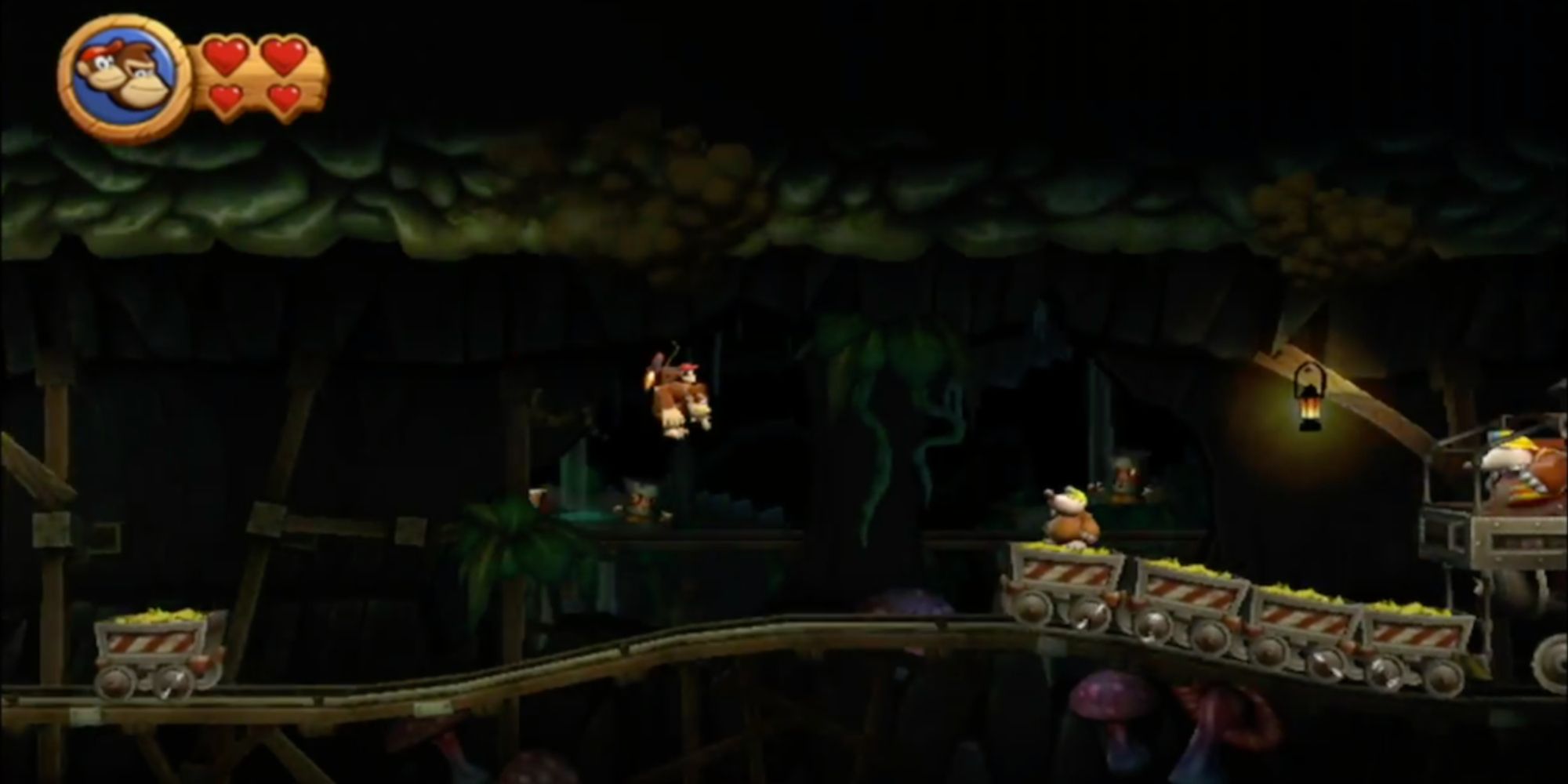Select the top-left red heart
Image resolution: width=1568 pixels, height=784 pixels.
point(227,56)
